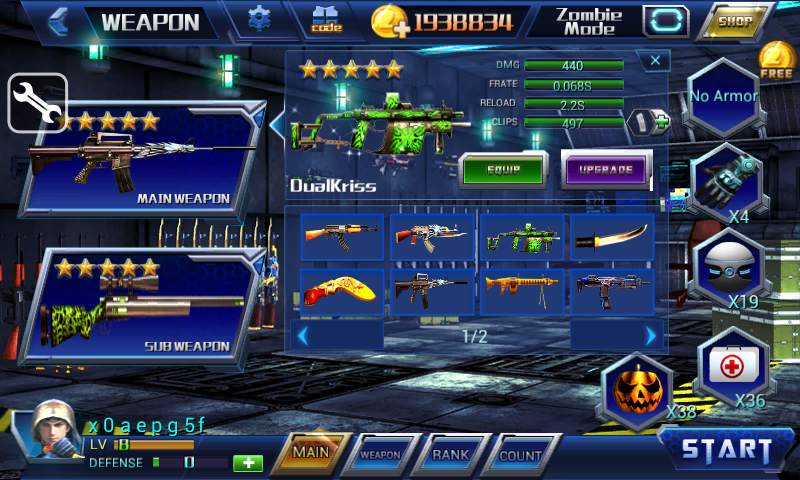The width and height of the screenshot is (800, 480).
Task: Select the No Armor slot
Action: pos(723,97)
